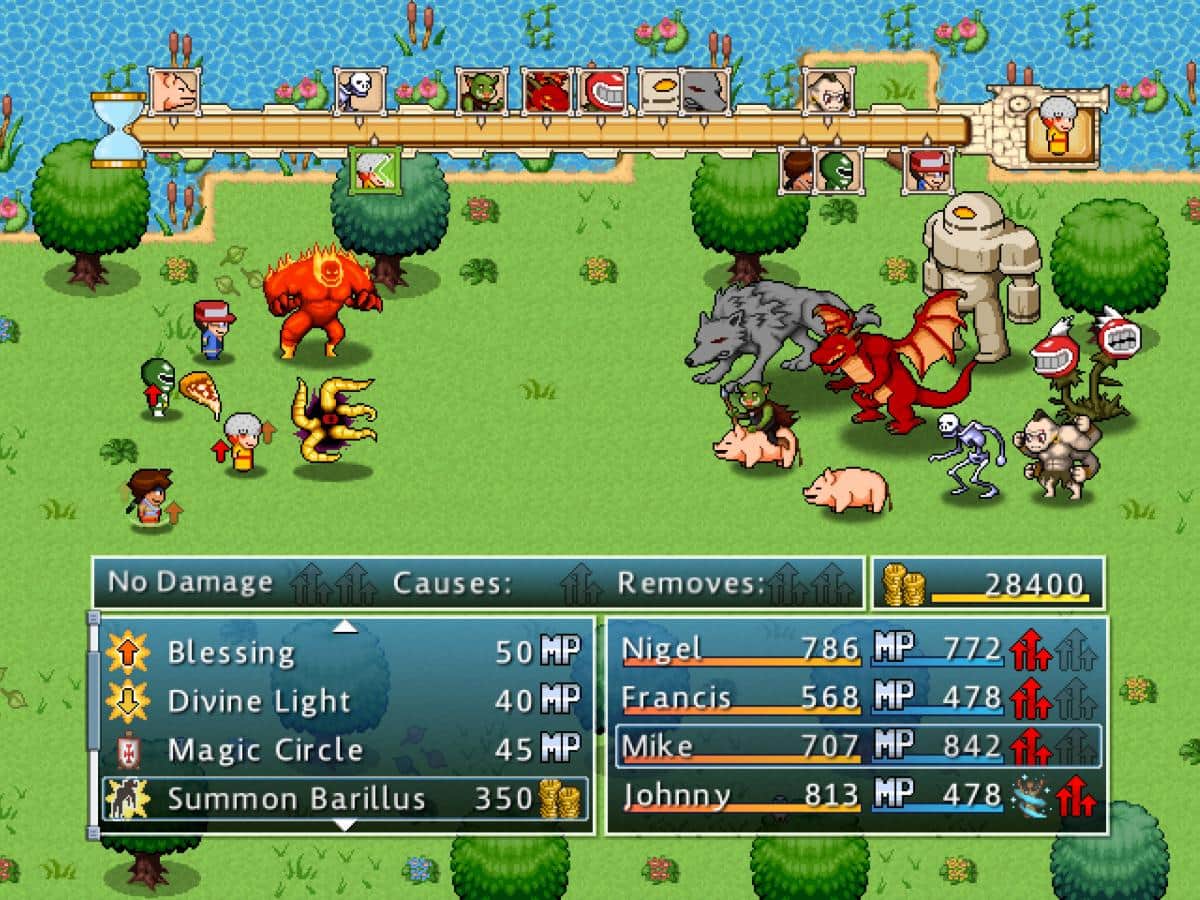Select the red dragon turn-order portrait
1200x900 pixels.
tap(546, 92)
